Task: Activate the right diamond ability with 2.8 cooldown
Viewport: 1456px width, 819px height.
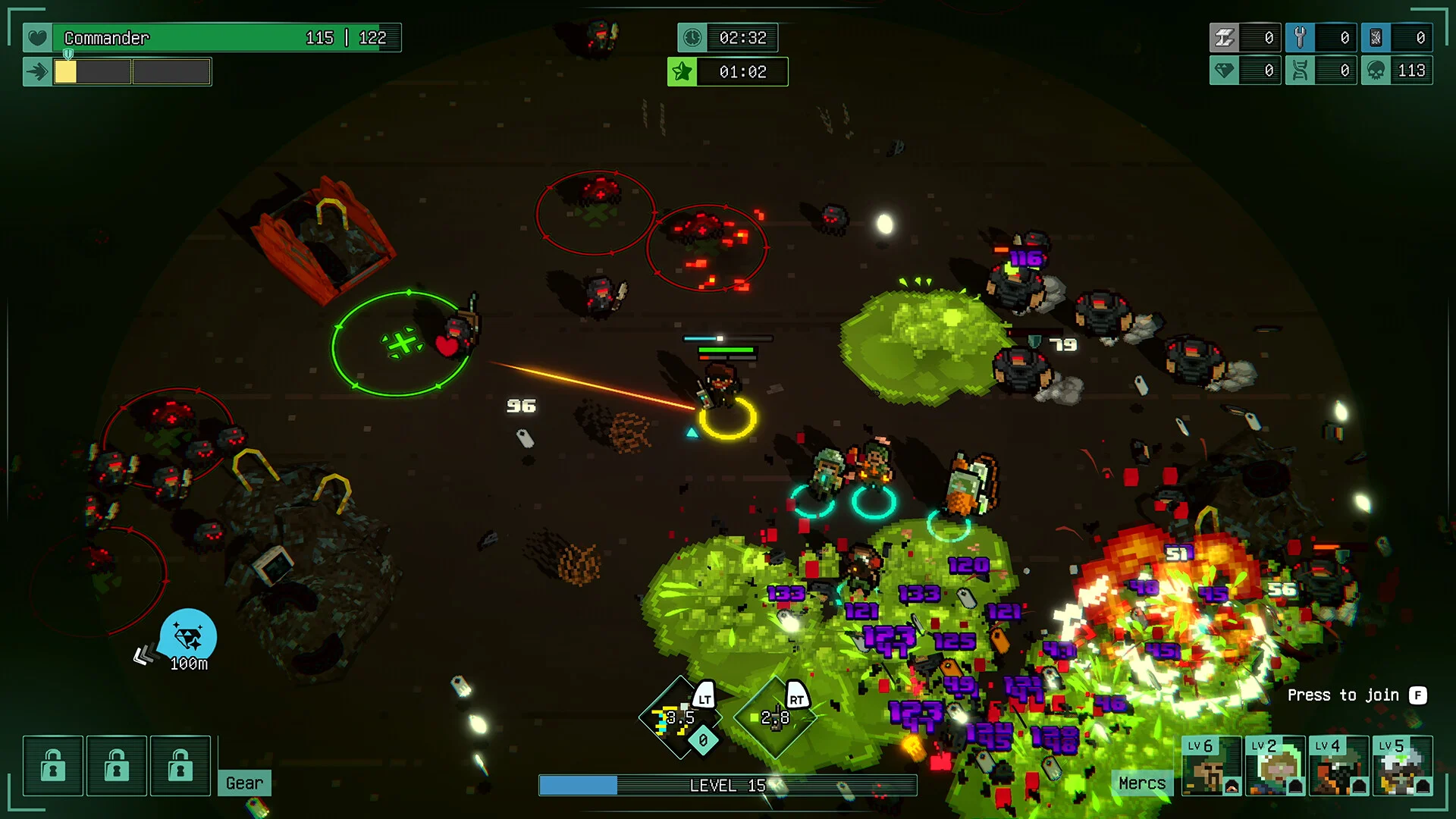Action: point(775,717)
